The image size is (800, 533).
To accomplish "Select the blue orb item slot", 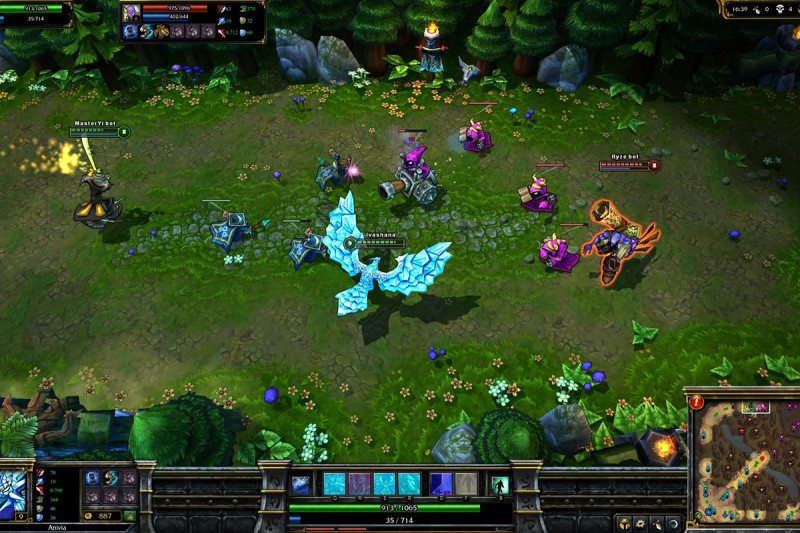I will [x=93, y=478].
